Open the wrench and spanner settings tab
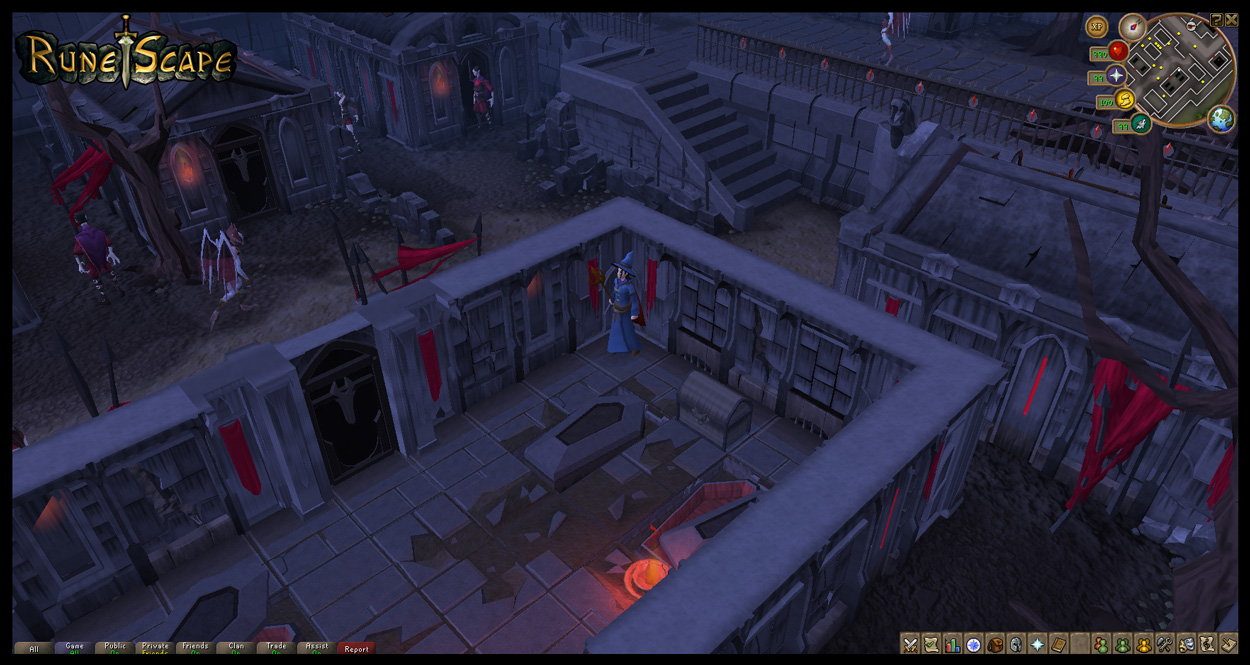 point(1165,644)
